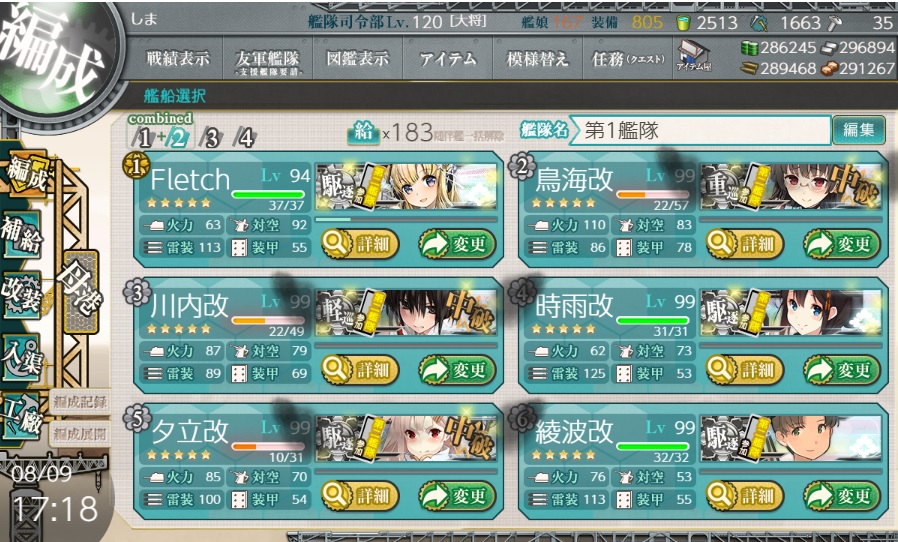Open 戦績表示 records menu

(178, 59)
